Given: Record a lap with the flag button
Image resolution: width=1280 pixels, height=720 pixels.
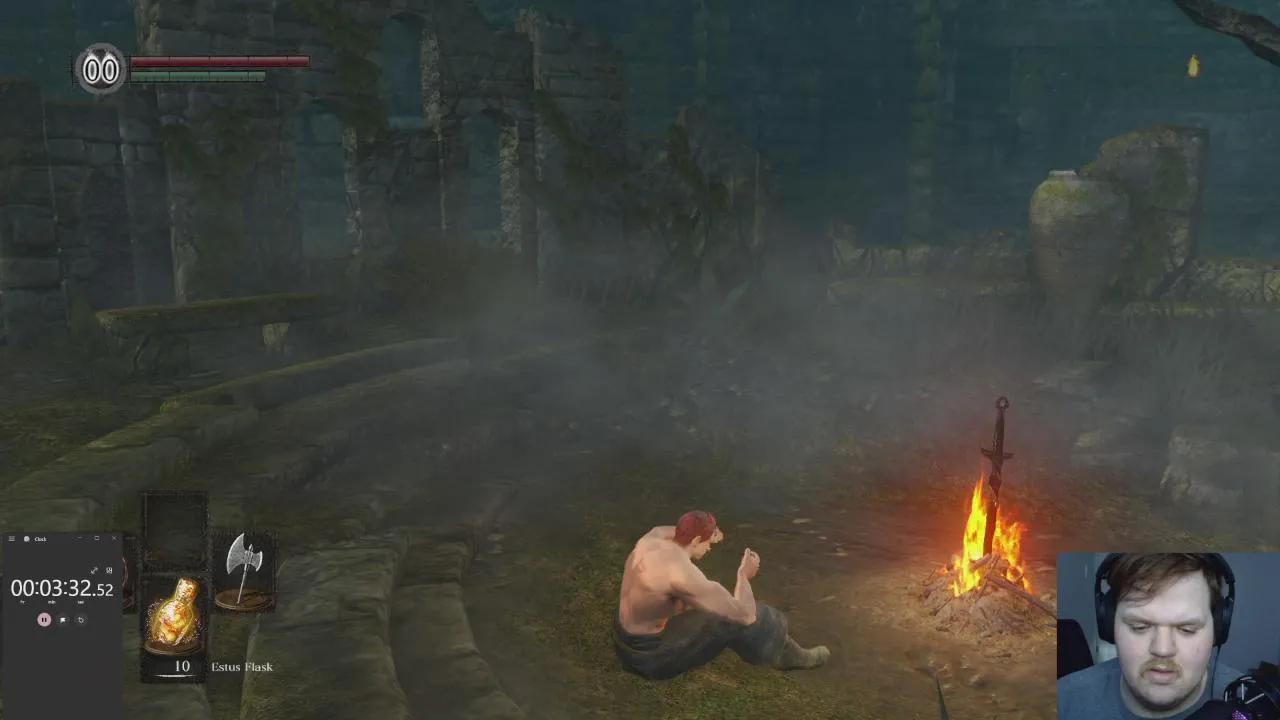Looking at the screenshot, I should (x=63, y=620).
